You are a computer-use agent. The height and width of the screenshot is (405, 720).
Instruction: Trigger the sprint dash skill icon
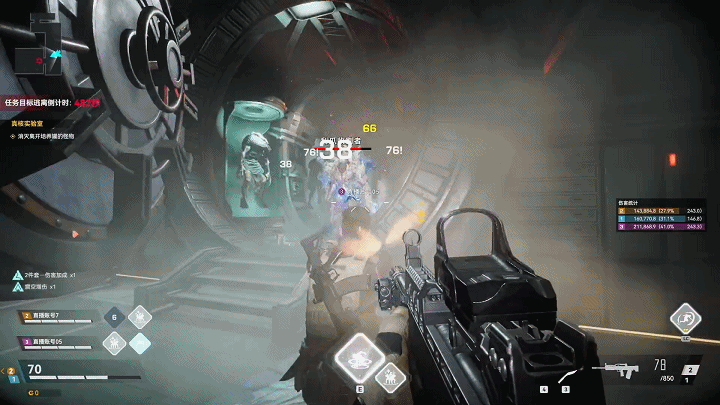click(x=685, y=319)
